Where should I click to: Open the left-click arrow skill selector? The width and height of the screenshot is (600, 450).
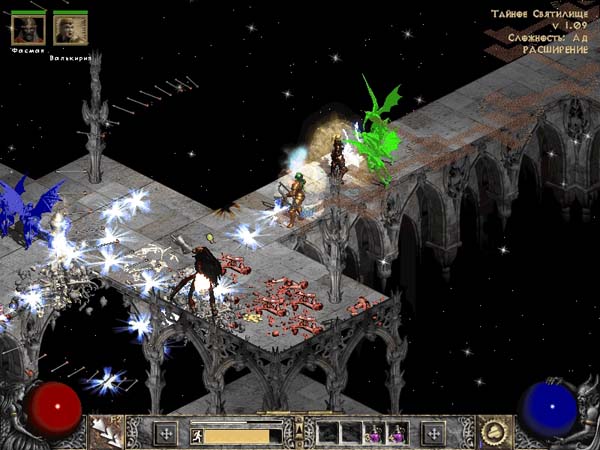coord(105,432)
